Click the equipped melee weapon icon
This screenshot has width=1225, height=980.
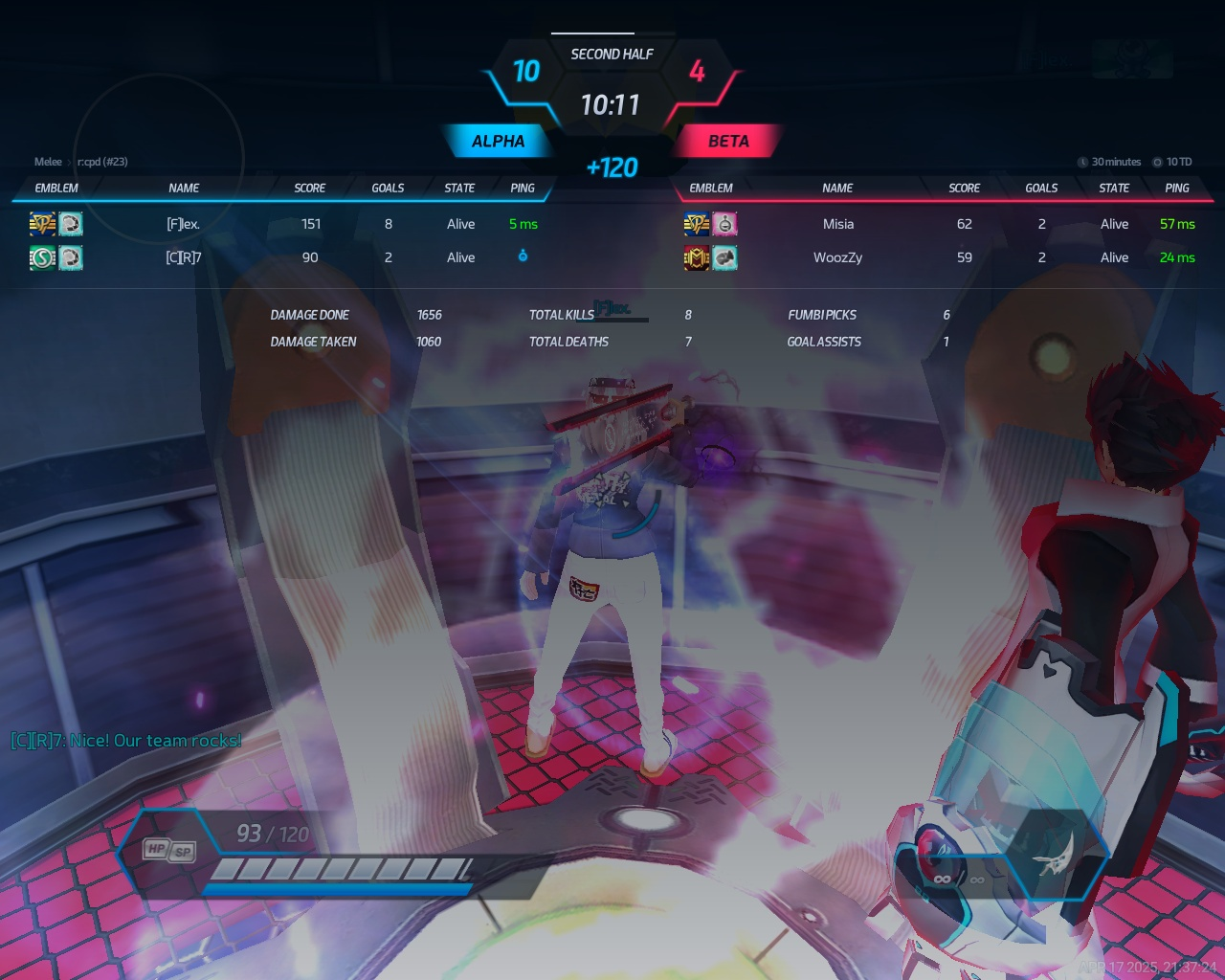[x=1052, y=854]
